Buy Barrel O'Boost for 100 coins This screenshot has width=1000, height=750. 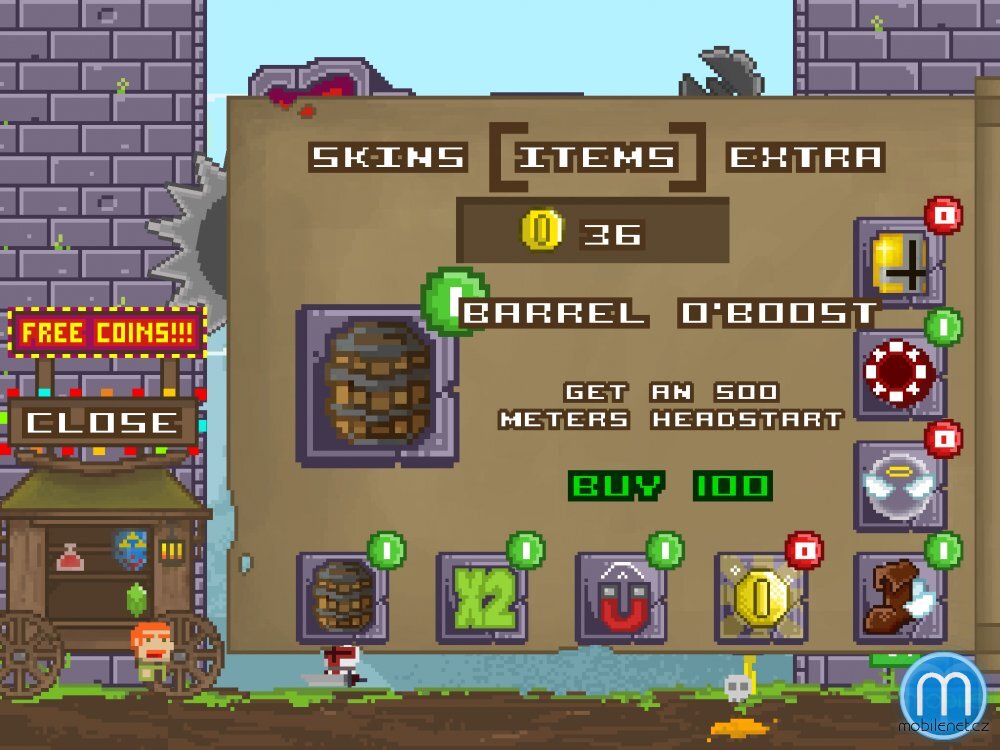tap(670, 487)
